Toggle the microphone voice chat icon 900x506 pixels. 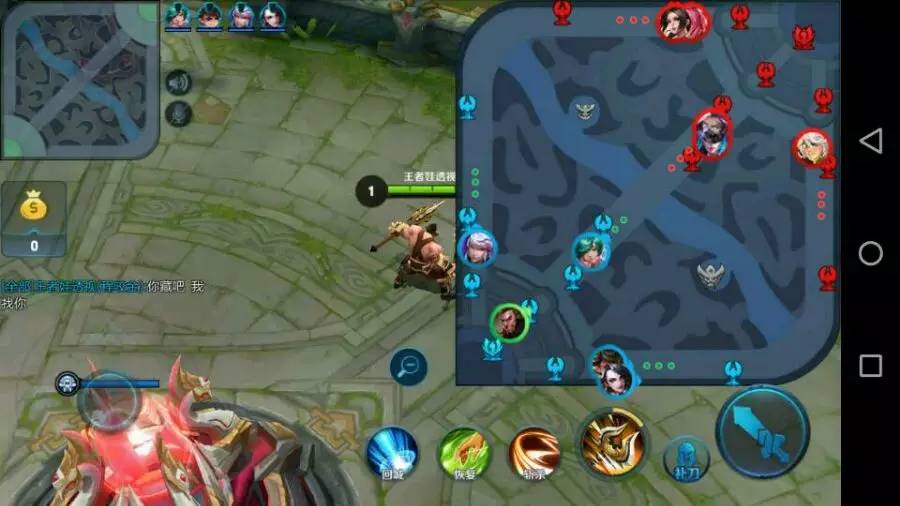[x=178, y=113]
